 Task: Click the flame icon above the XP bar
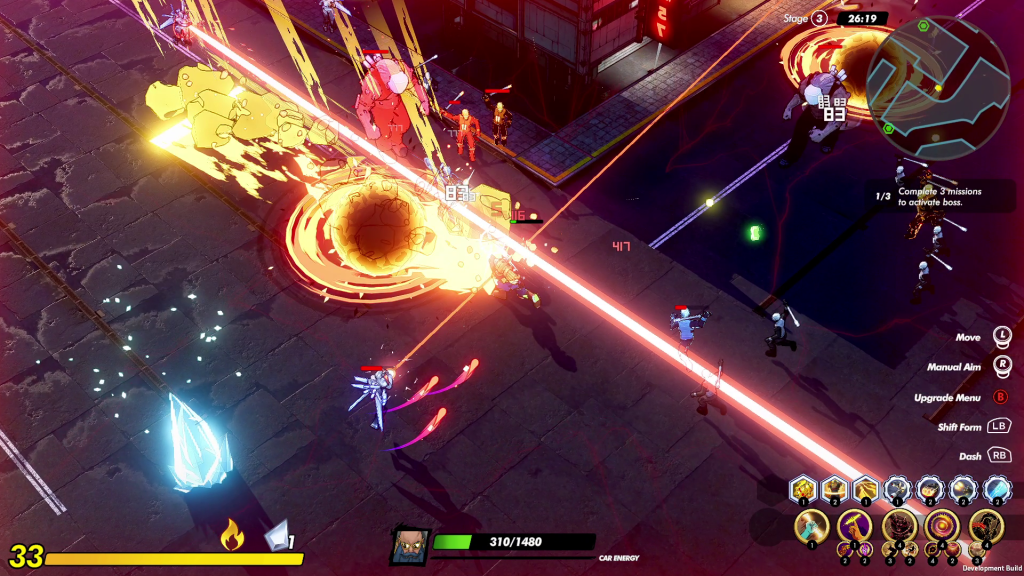click(x=232, y=538)
